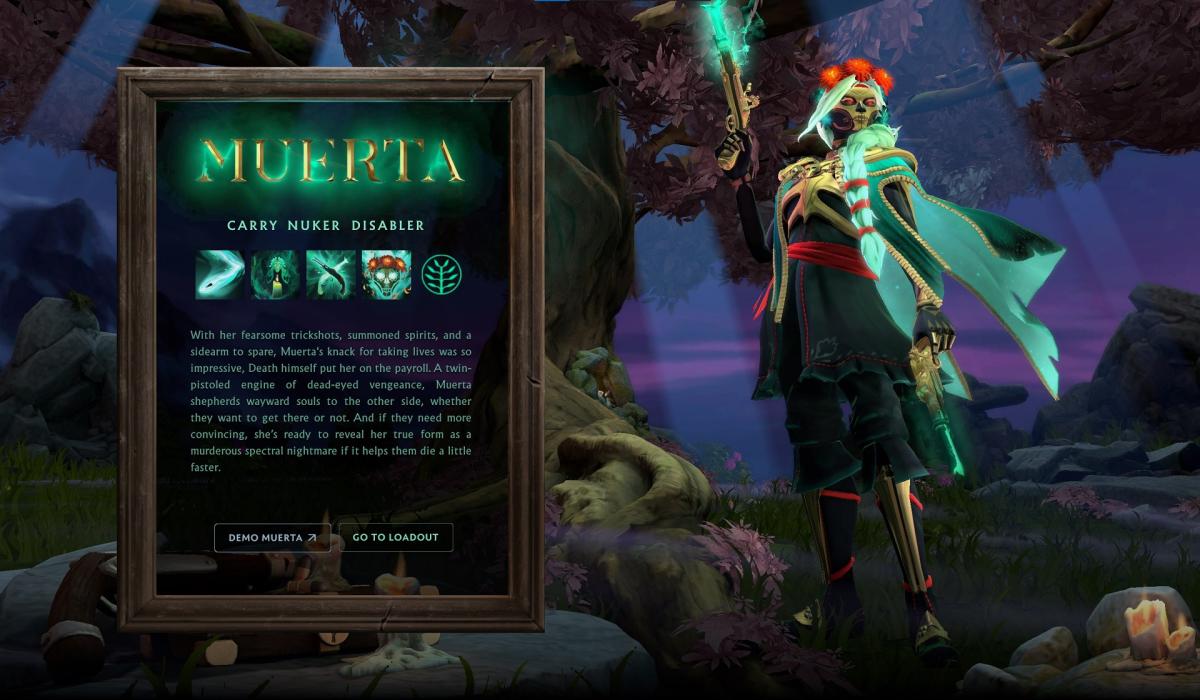Select The Calling spirit ability icon

tap(275, 275)
